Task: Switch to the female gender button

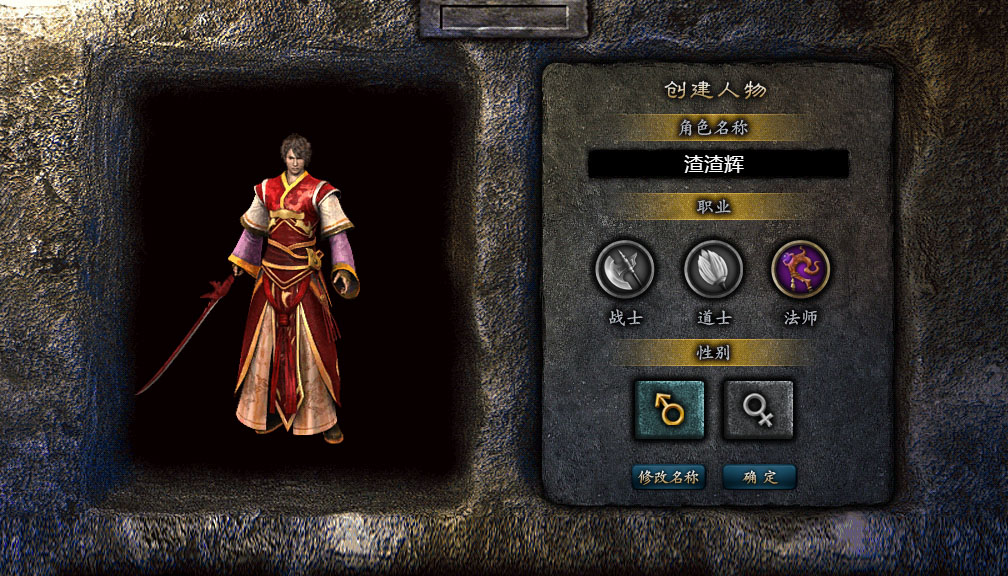Action: coord(758,409)
